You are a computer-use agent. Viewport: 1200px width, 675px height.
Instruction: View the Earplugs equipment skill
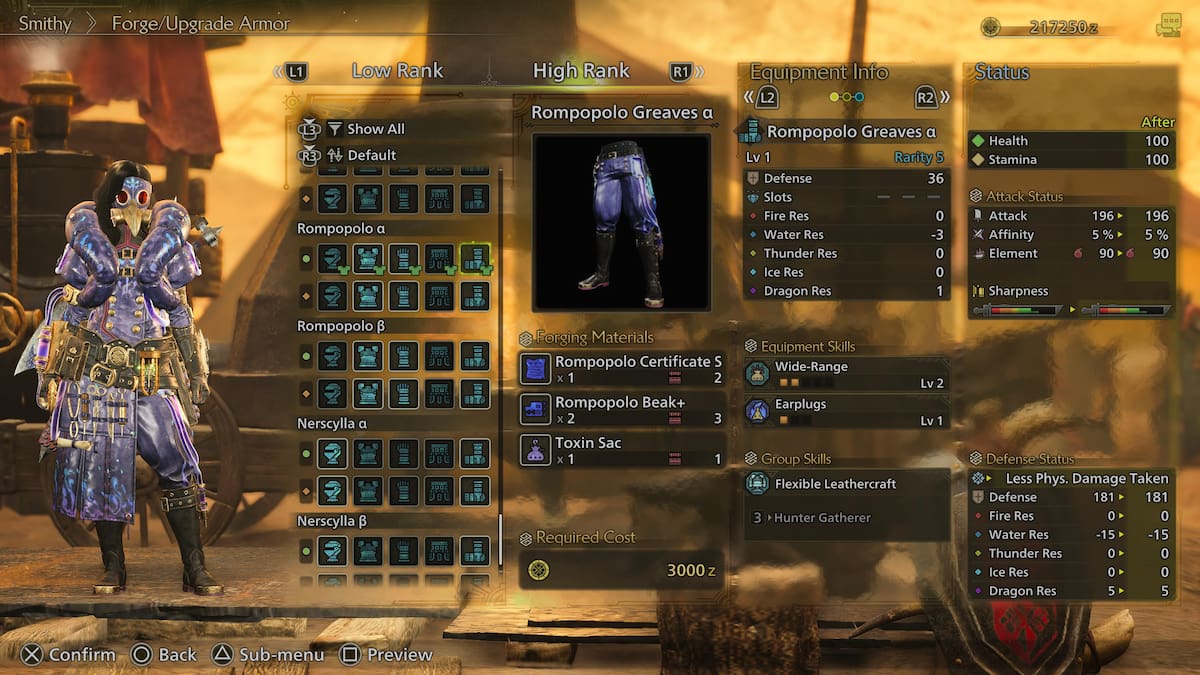(x=846, y=412)
